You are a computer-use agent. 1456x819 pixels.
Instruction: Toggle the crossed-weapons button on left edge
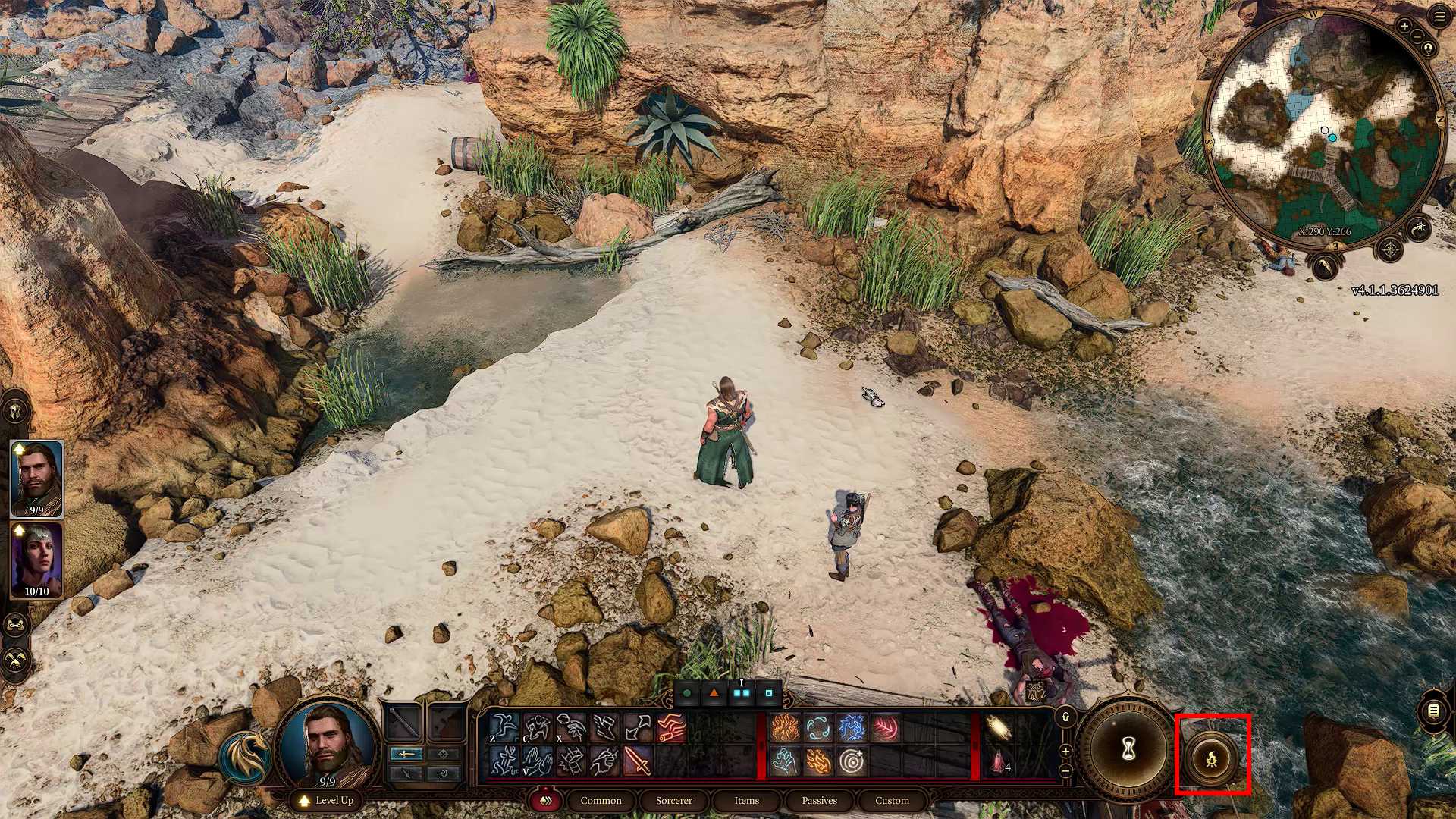tap(16, 660)
